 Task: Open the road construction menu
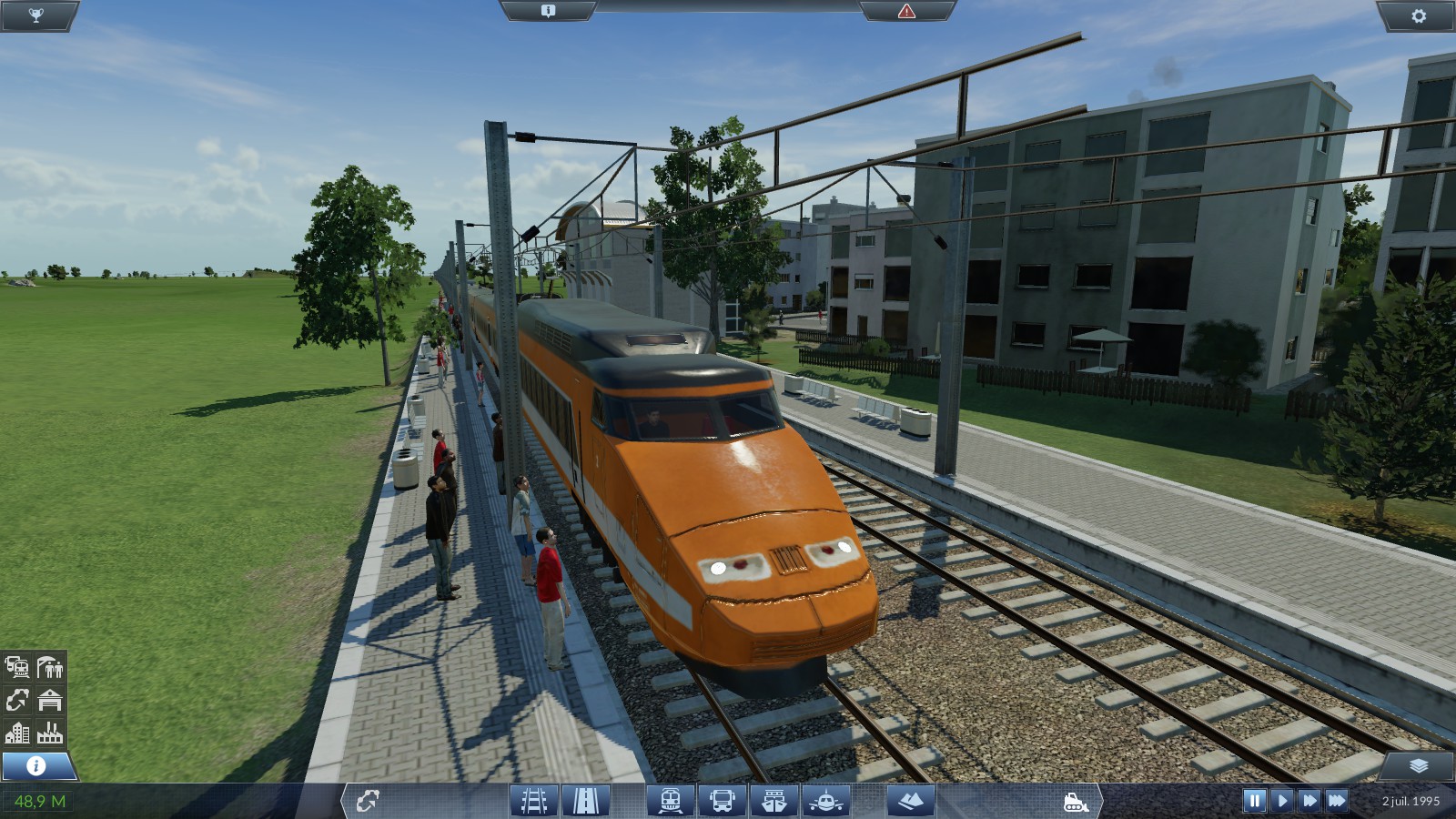586,801
